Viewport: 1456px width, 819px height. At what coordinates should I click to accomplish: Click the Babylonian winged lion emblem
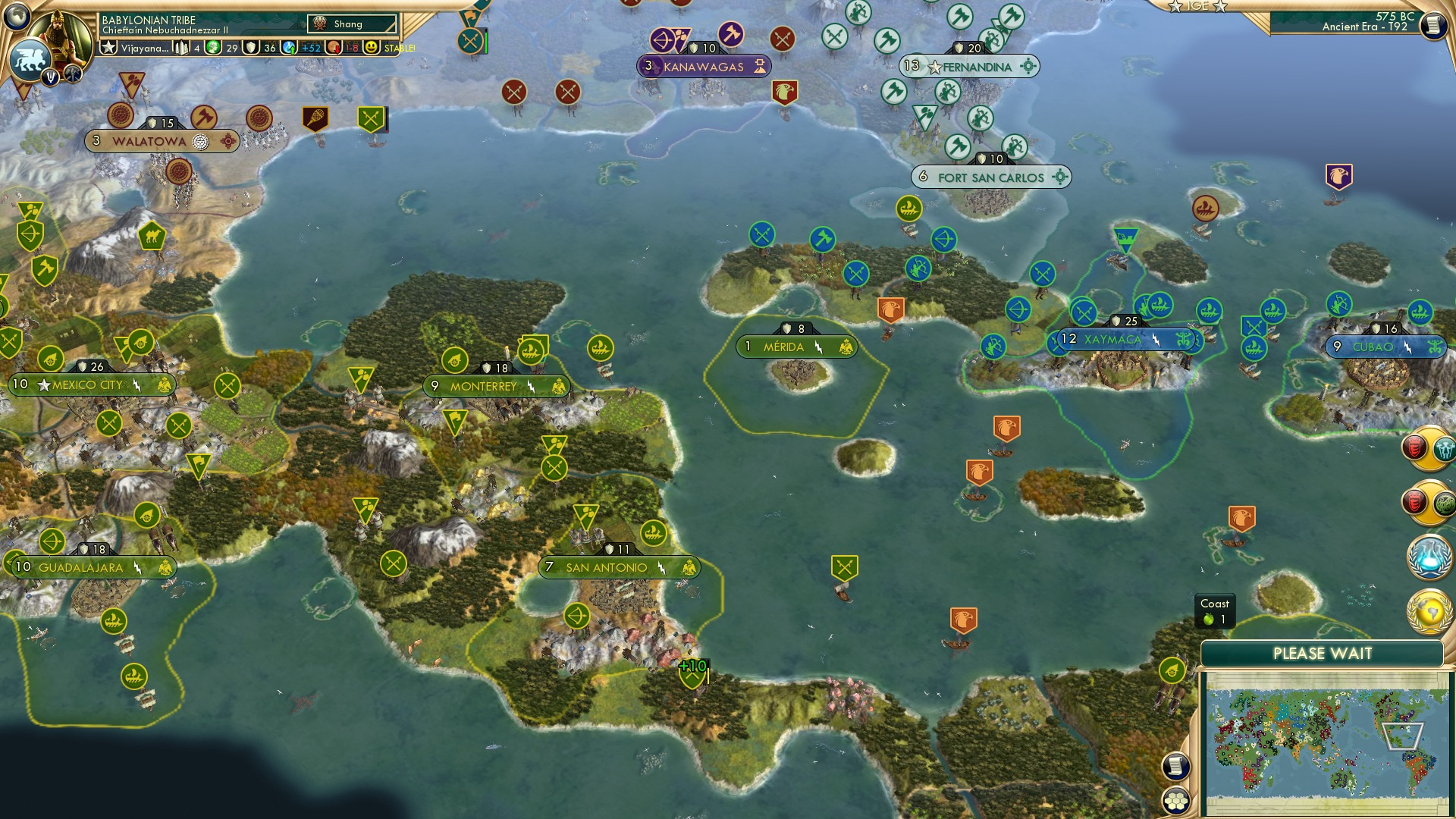click(31, 61)
